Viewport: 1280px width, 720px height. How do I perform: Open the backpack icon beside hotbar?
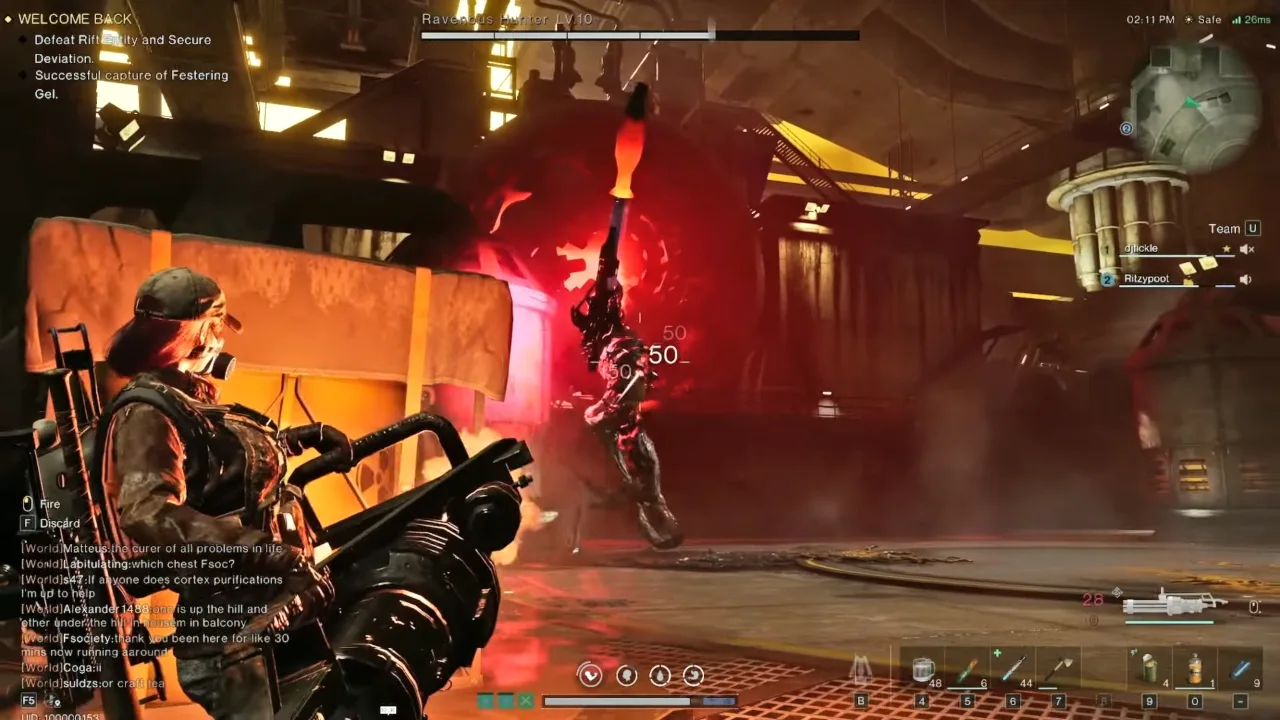(861, 669)
